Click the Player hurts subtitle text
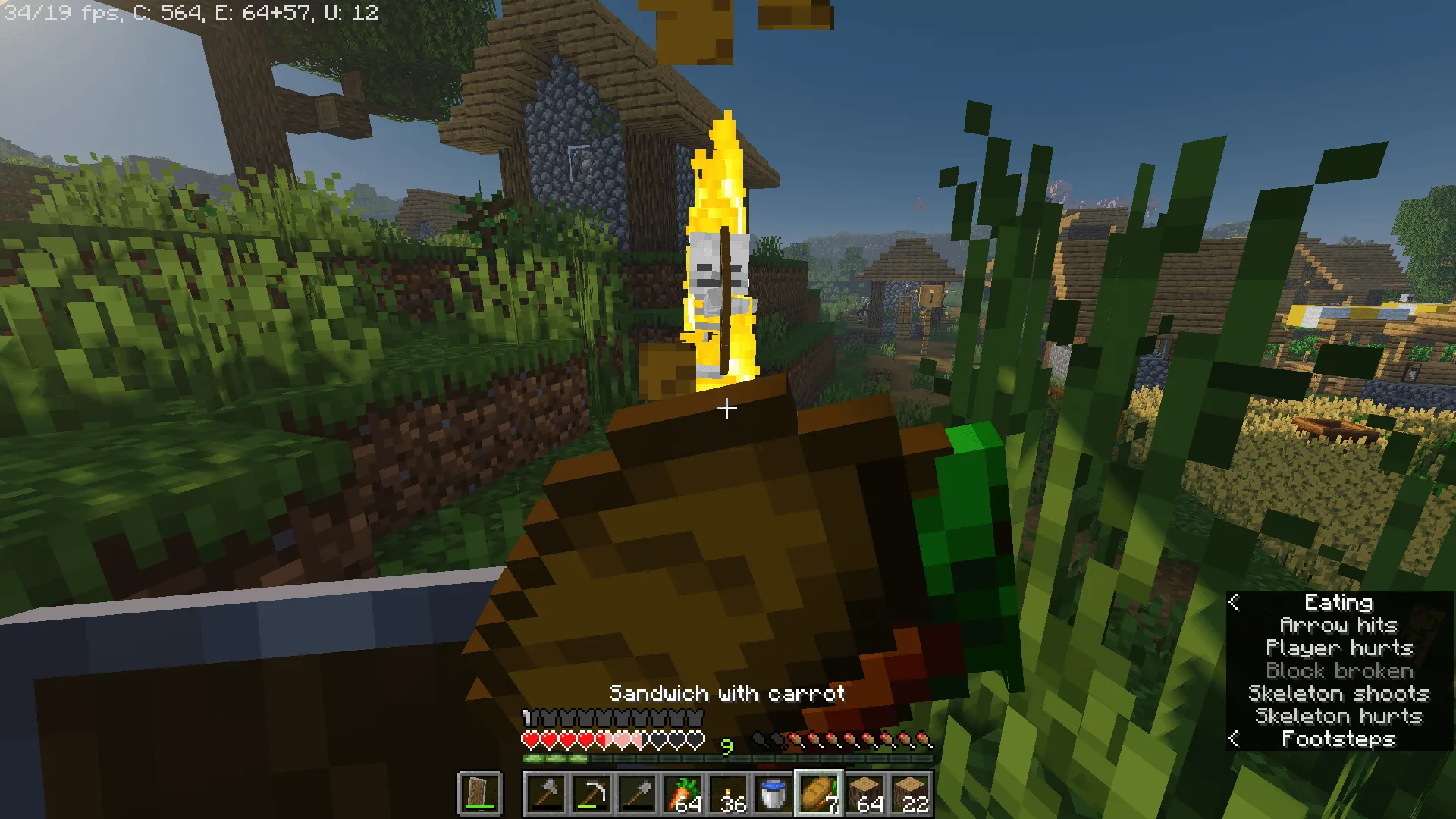1456x819 pixels. 1339,648
